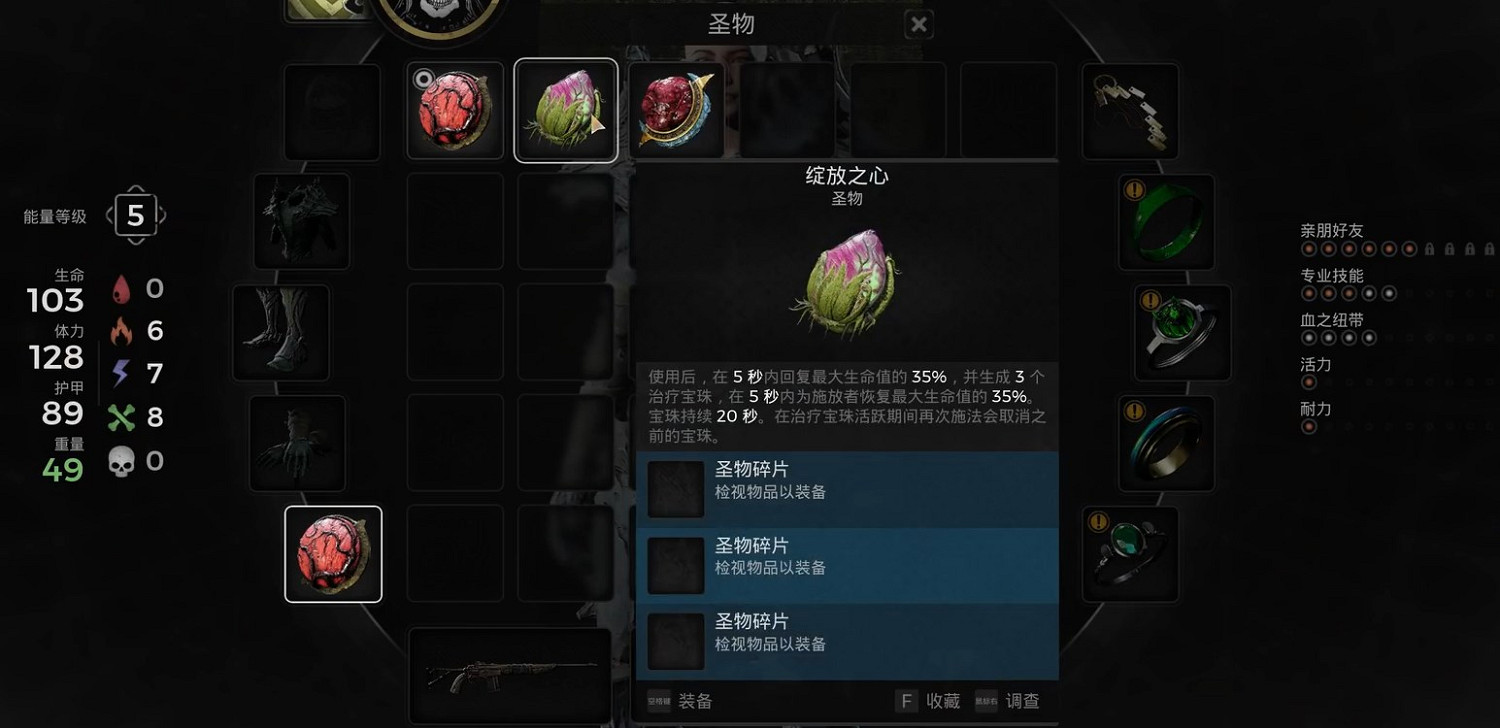Select the blue-gold relic beside 绽放之心
The image size is (1500, 728).
coord(678,110)
